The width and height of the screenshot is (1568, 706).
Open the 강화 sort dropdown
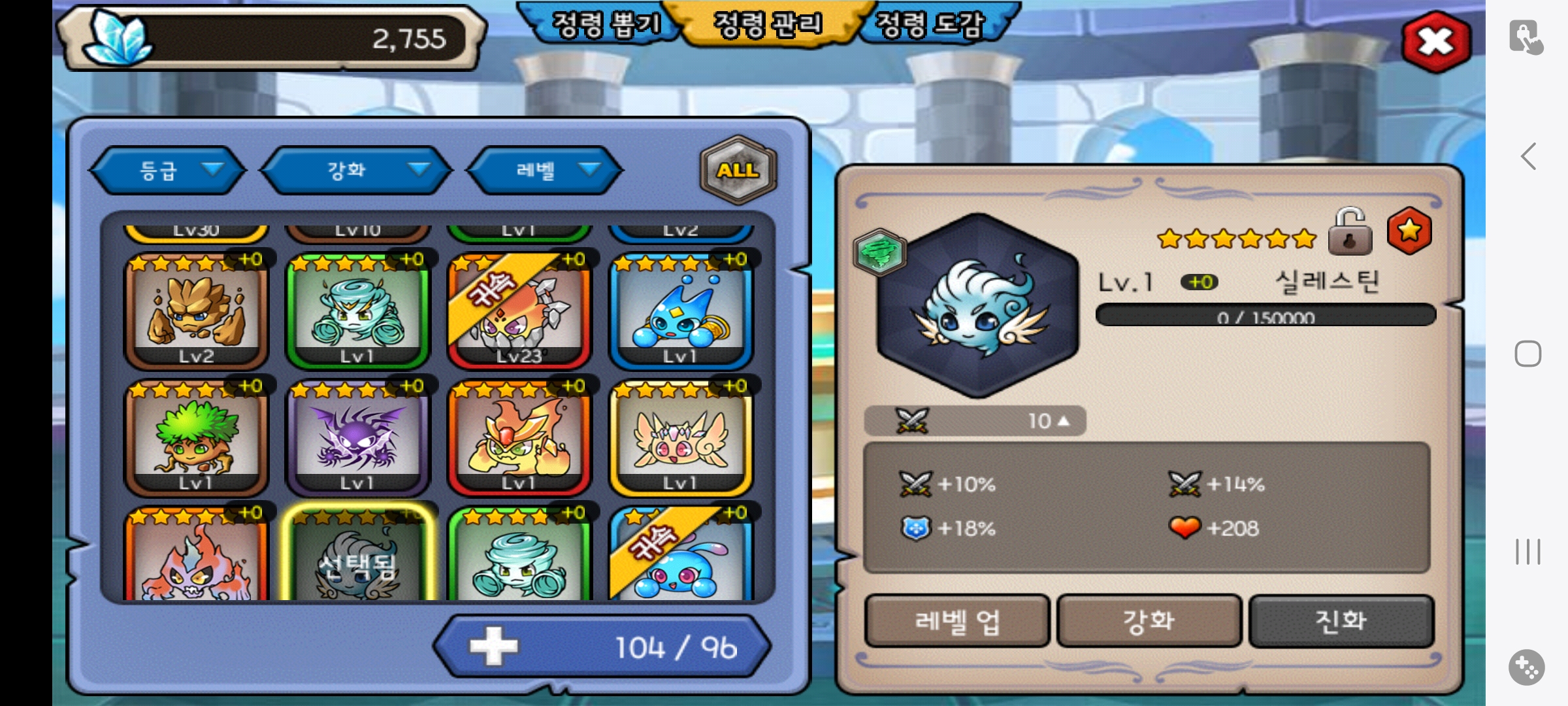pyautogui.click(x=356, y=171)
